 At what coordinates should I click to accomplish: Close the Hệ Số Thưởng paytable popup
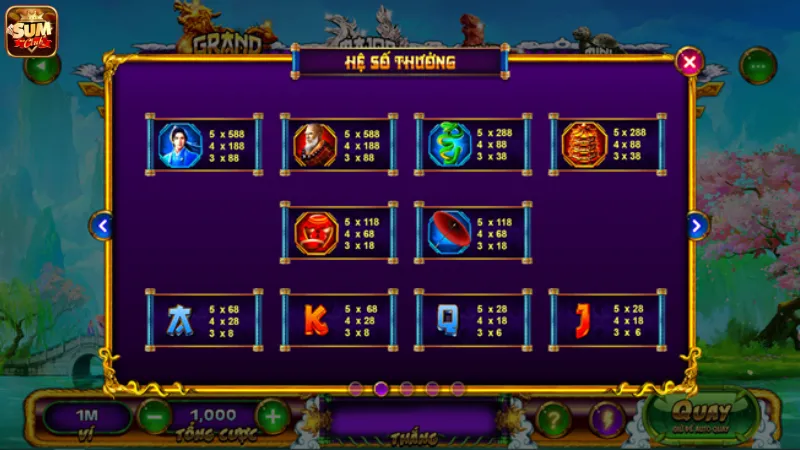689,62
